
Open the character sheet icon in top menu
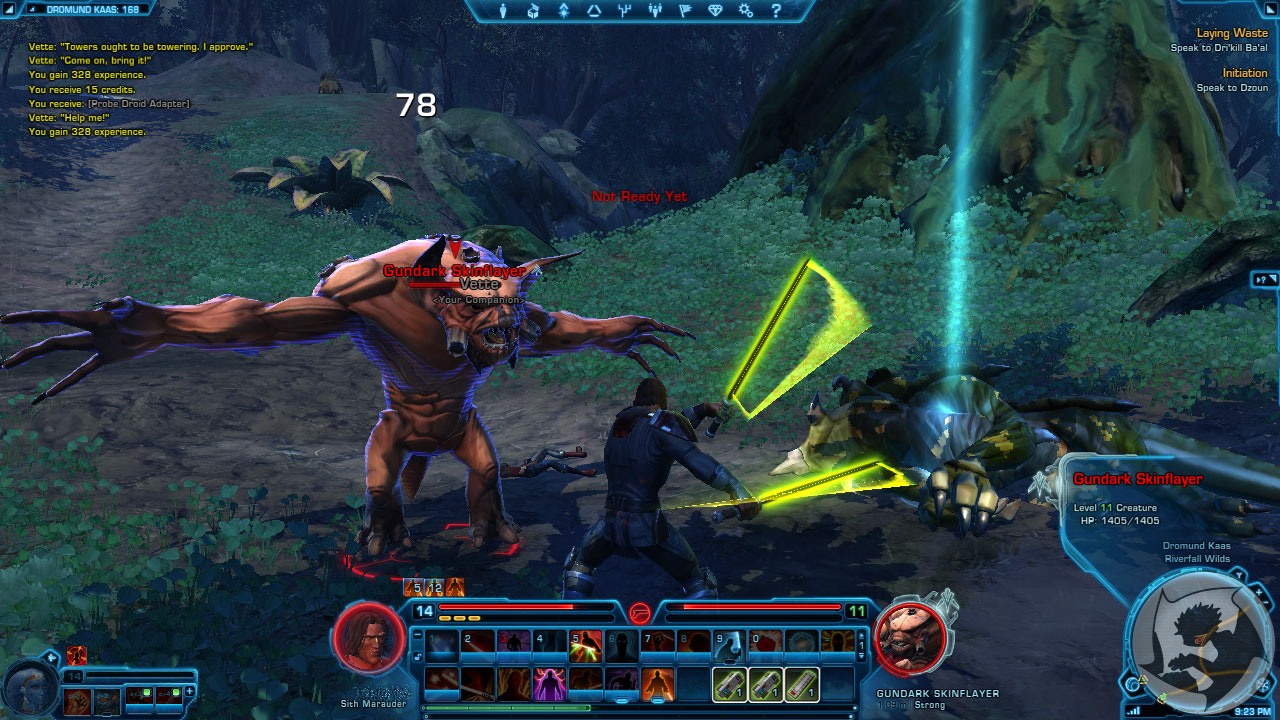(503, 11)
